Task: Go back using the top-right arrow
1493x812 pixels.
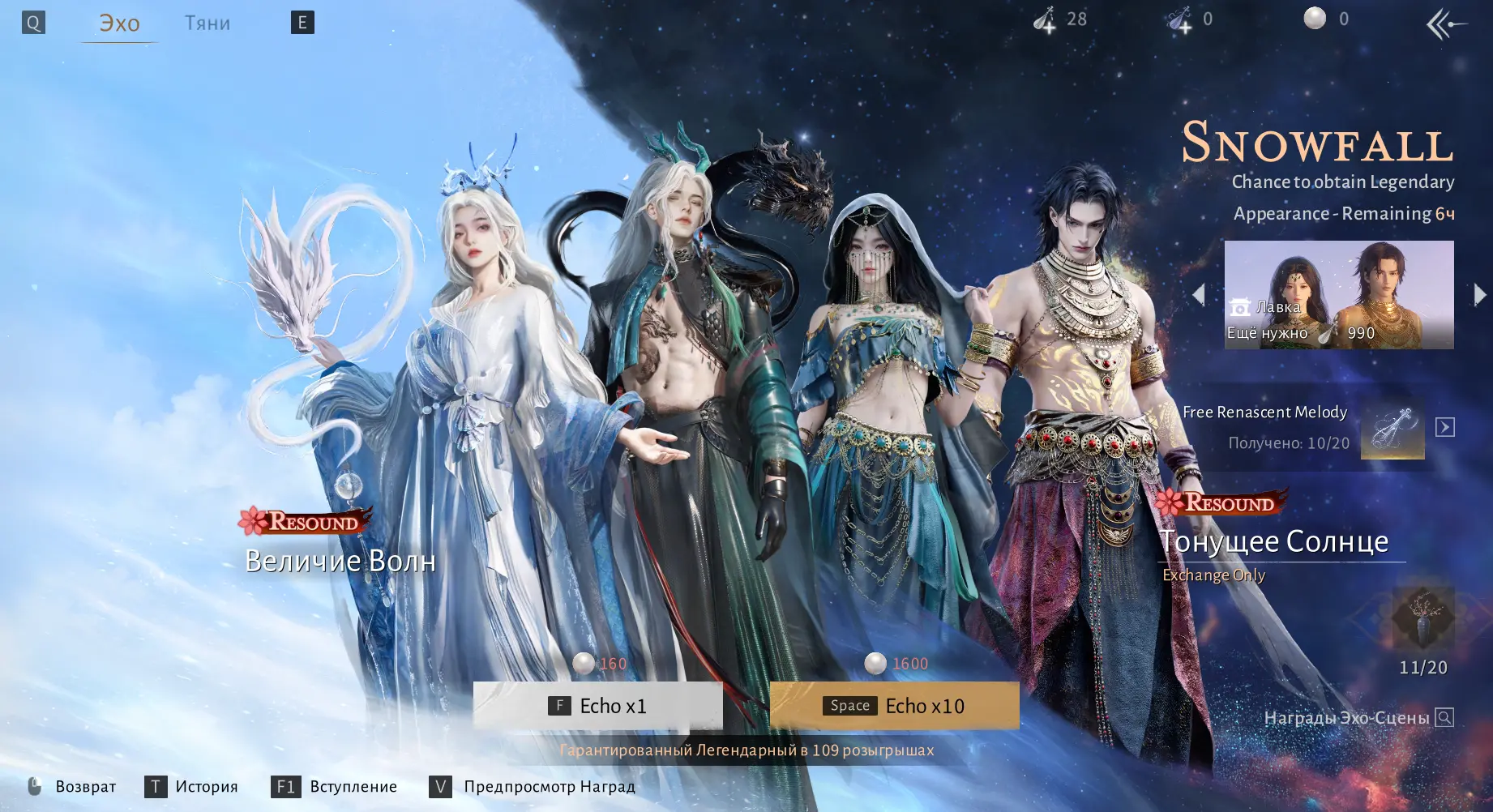Action: [x=1445, y=24]
